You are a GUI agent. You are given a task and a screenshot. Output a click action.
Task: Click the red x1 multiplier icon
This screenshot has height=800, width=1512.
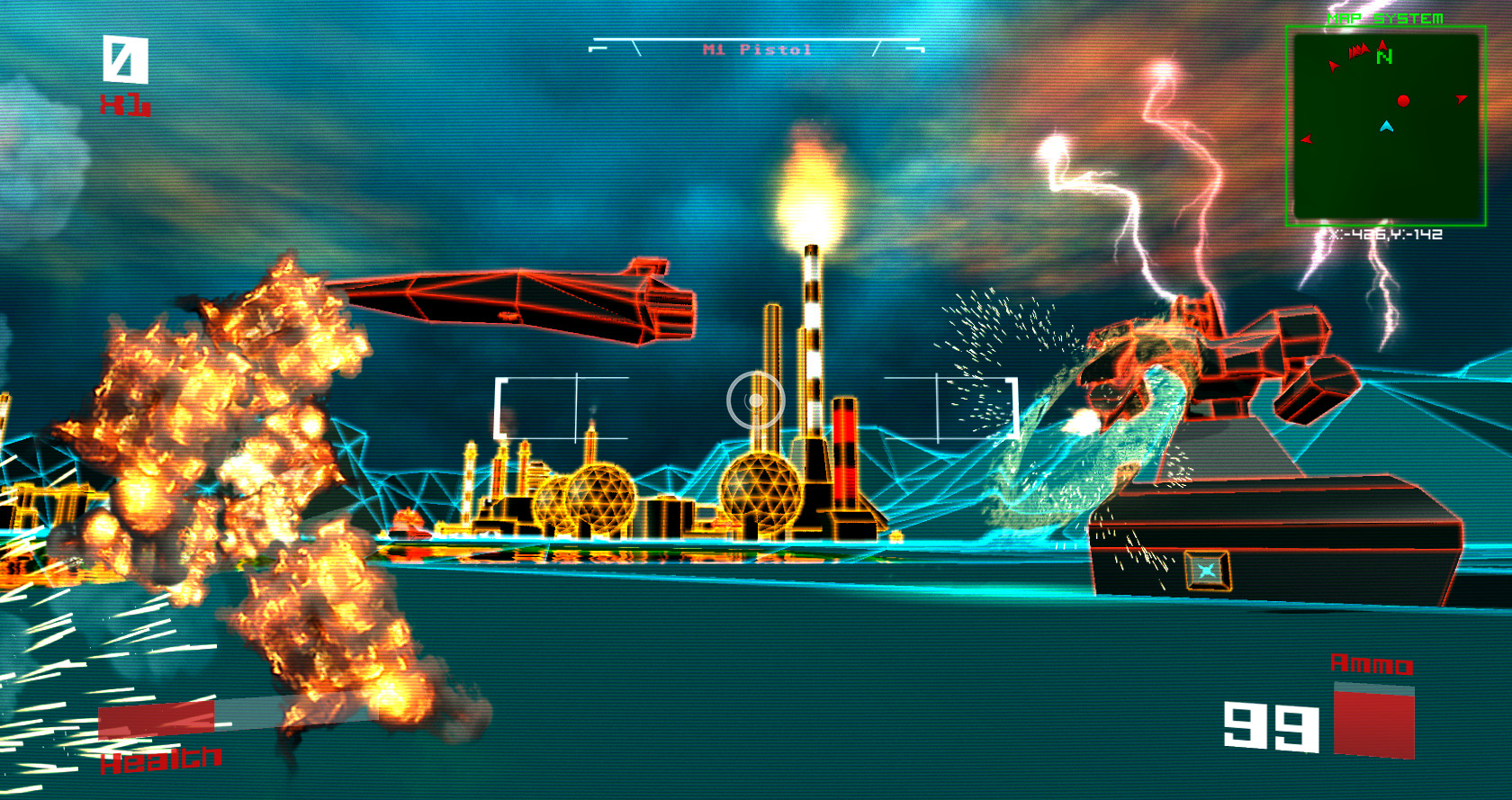pyautogui.click(x=126, y=103)
